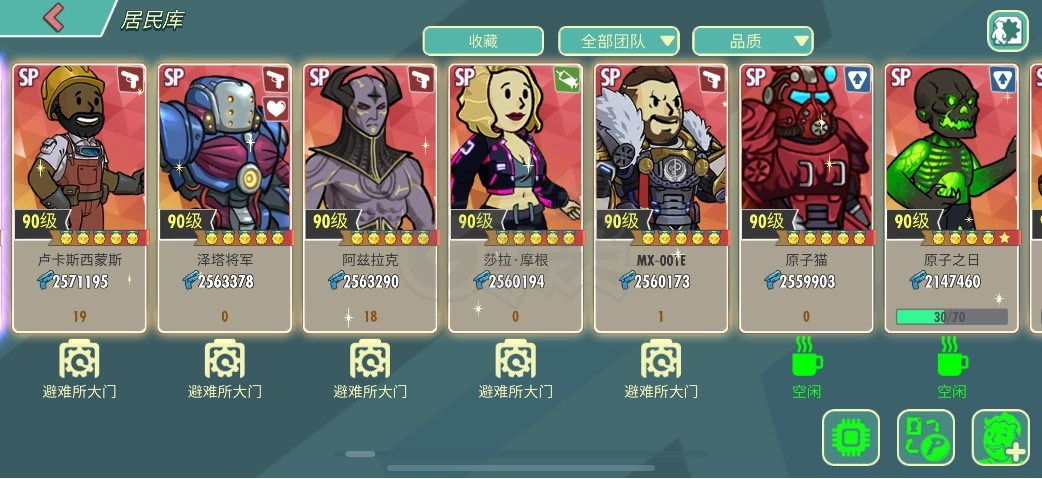The height and width of the screenshot is (479, 1042).
Task: Open the green chip icon button
Action: pos(851,437)
